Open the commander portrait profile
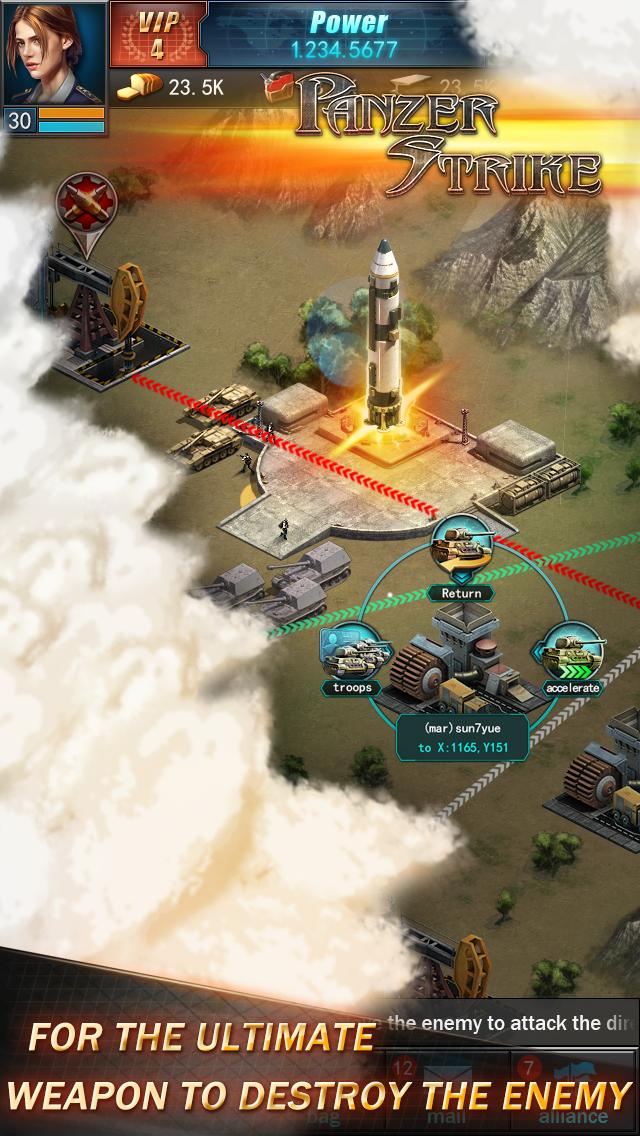This screenshot has height=1136, width=640. coord(54,55)
